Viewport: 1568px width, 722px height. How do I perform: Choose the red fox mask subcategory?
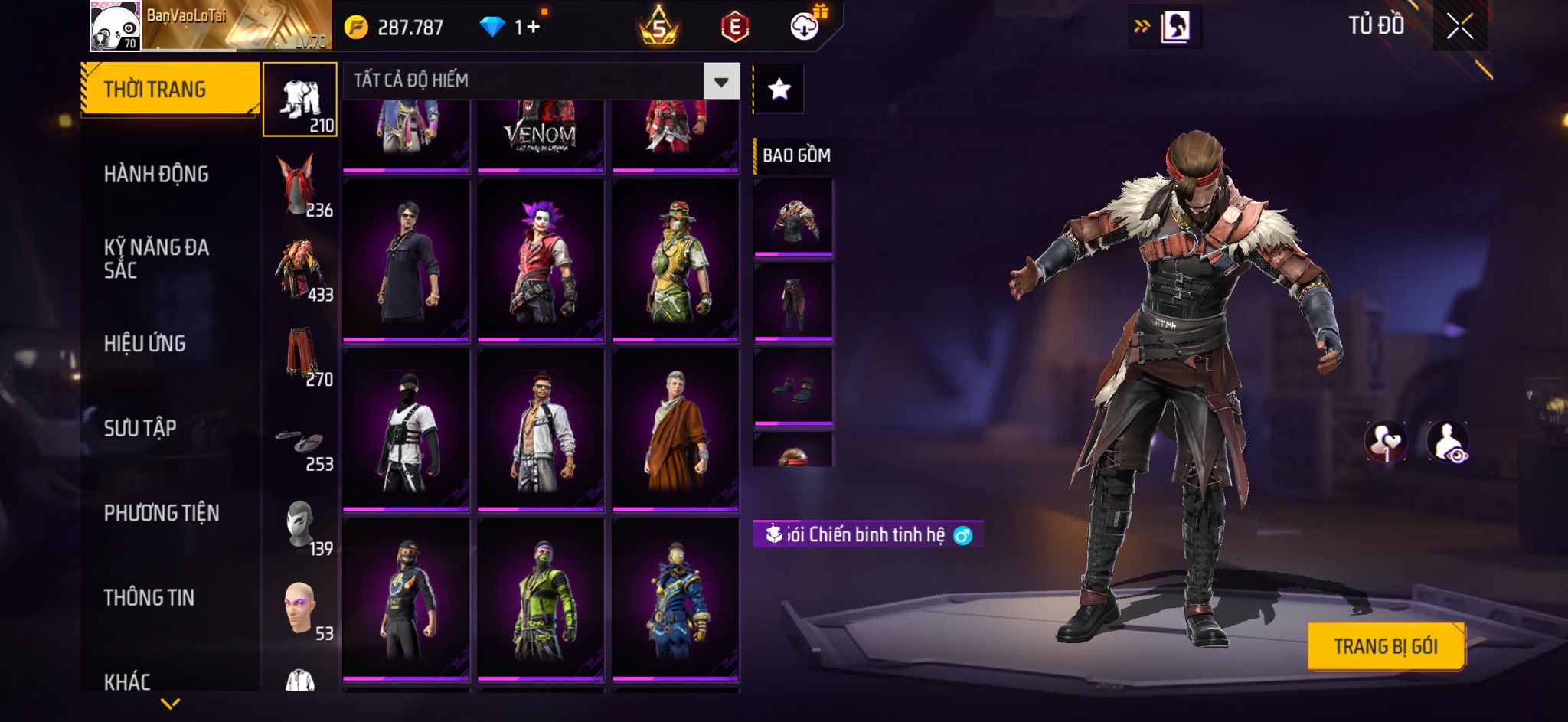pyautogui.click(x=300, y=185)
